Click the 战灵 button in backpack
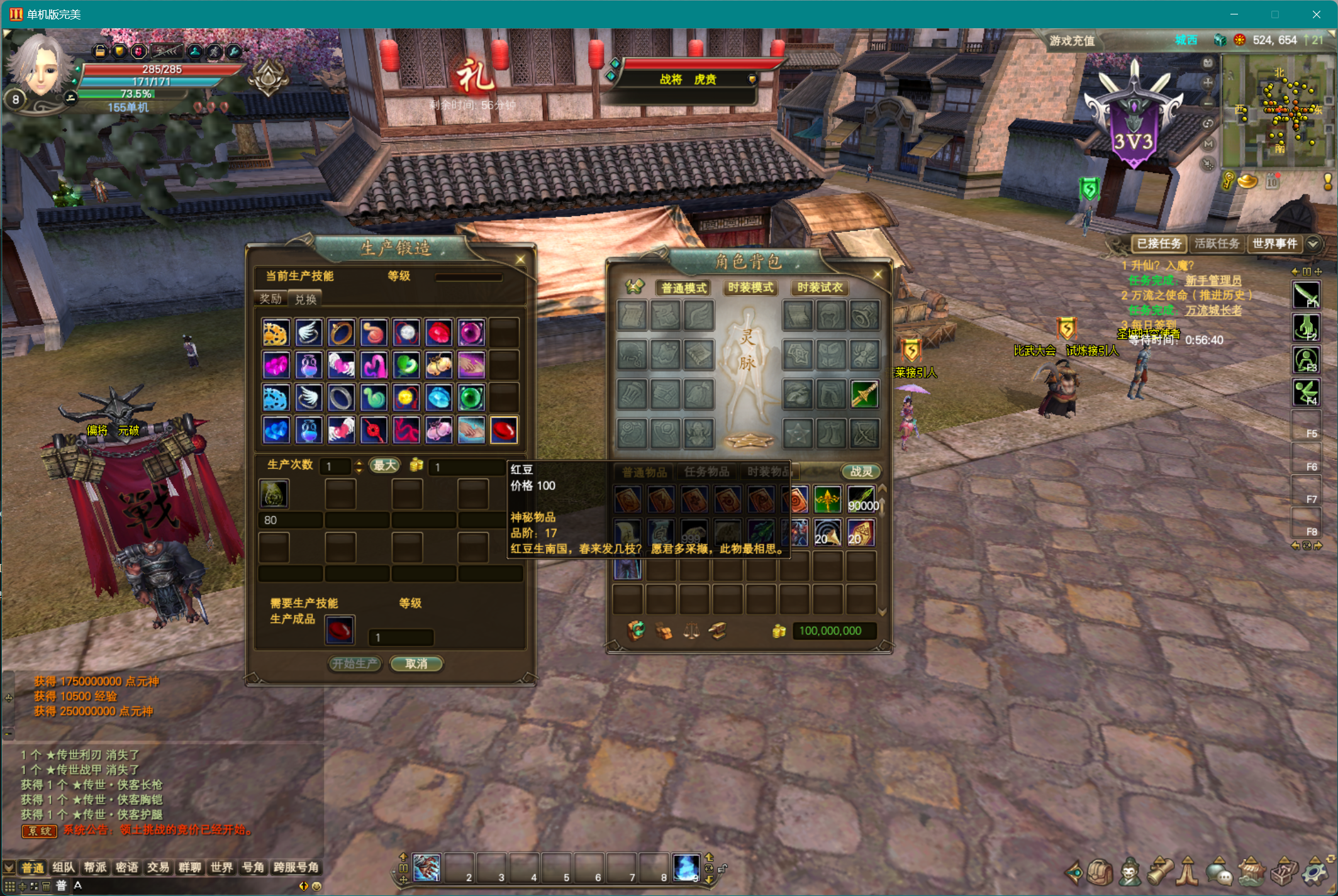 (861, 471)
